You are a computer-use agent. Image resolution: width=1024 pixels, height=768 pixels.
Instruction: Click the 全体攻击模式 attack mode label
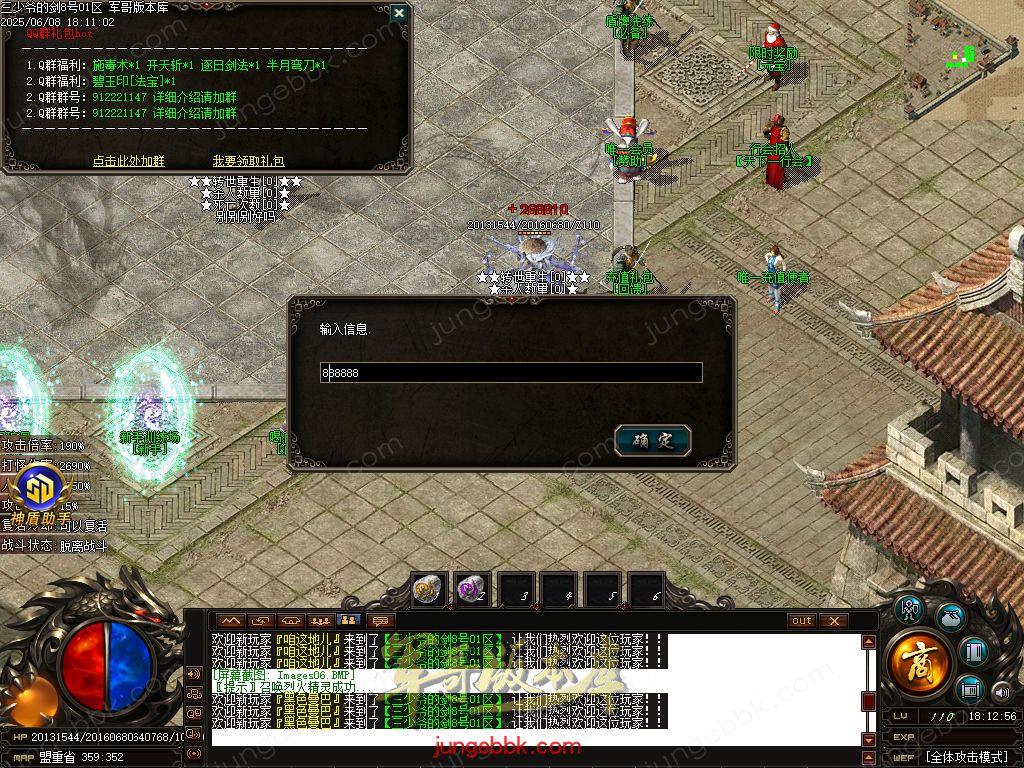966,757
